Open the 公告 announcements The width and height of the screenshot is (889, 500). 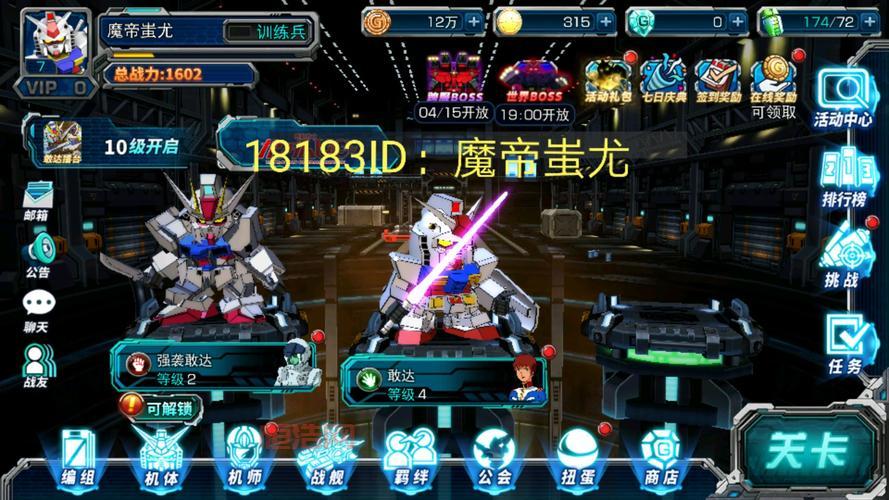(x=38, y=254)
